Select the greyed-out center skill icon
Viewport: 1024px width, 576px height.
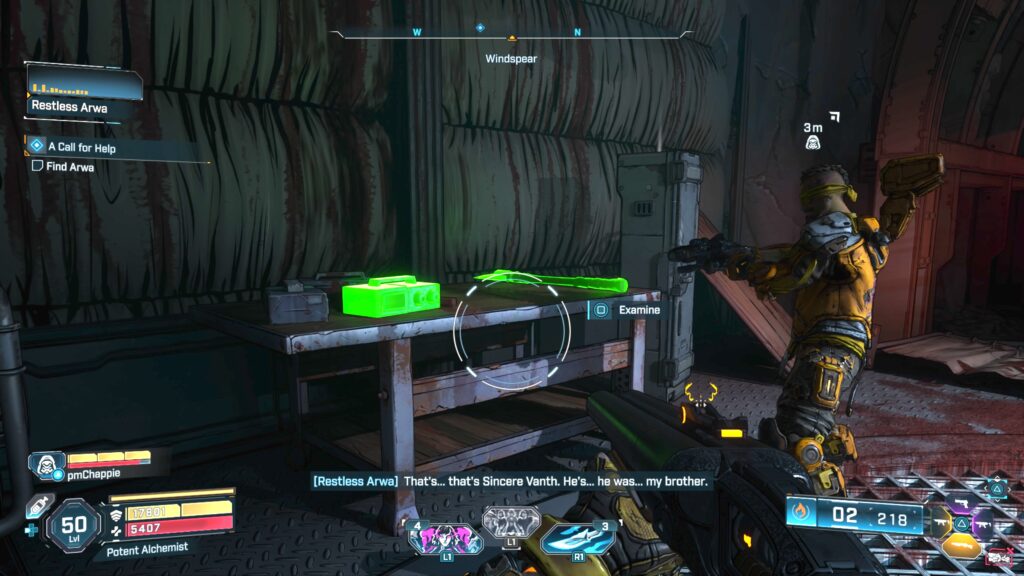point(511,521)
